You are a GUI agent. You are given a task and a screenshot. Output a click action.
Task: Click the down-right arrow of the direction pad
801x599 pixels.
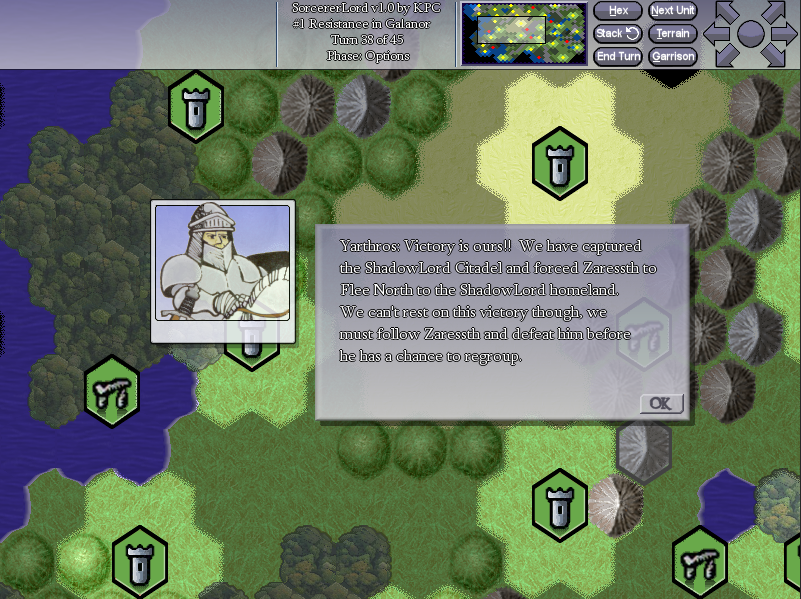point(776,56)
